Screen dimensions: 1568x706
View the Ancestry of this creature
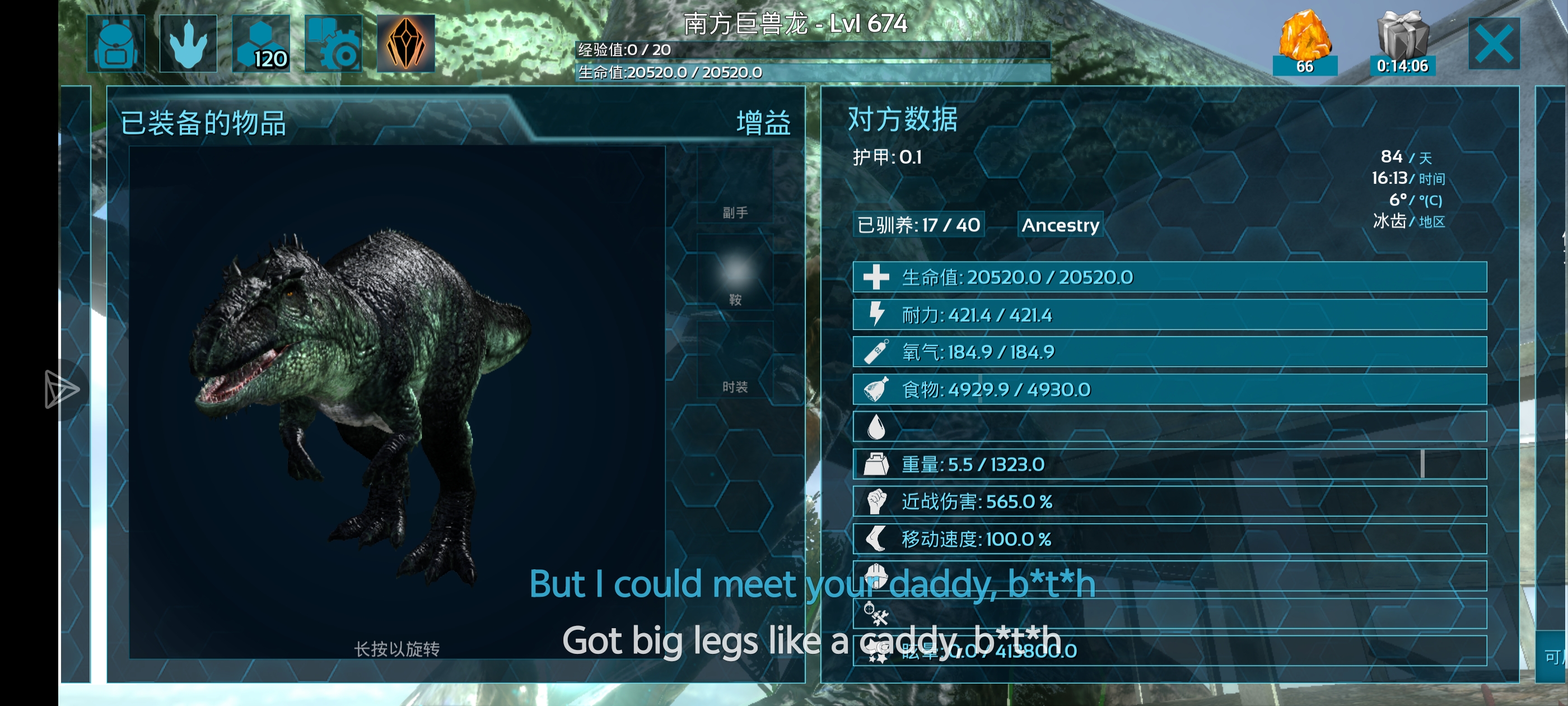pyautogui.click(x=1060, y=225)
